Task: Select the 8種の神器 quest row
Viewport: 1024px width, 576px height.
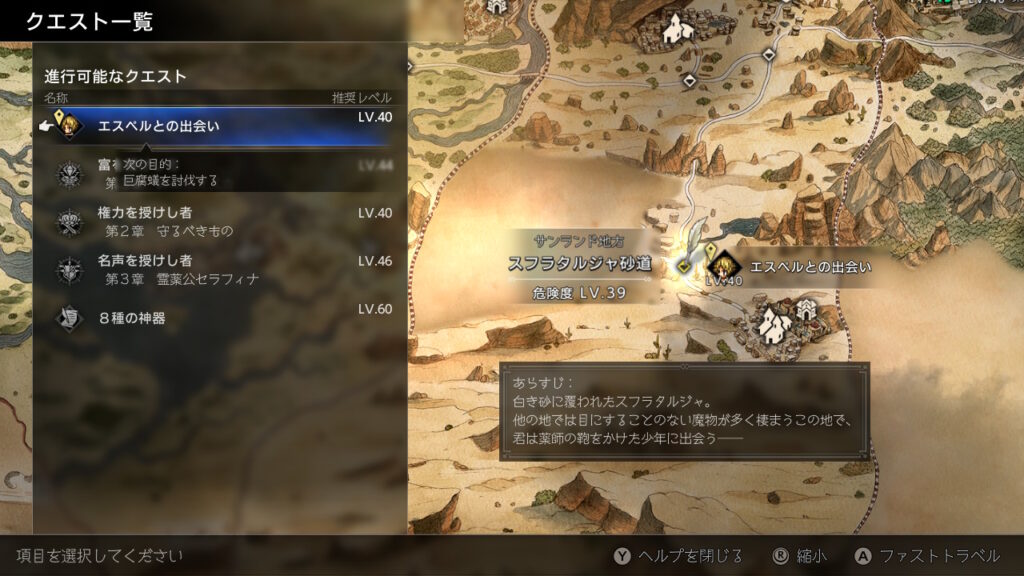Action: click(220, 318)
